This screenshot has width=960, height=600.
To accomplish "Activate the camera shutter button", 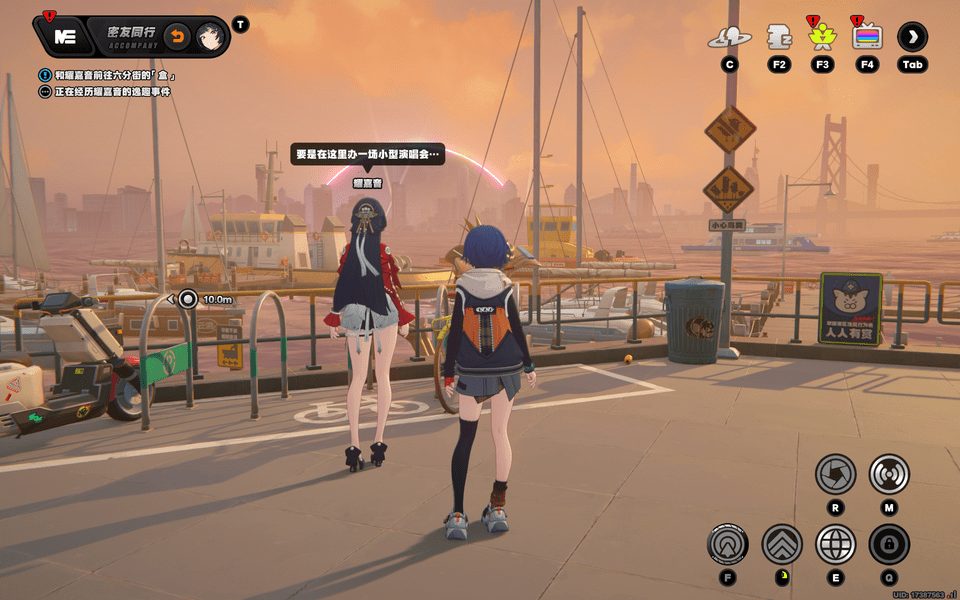I will click(x=835, y=474).
